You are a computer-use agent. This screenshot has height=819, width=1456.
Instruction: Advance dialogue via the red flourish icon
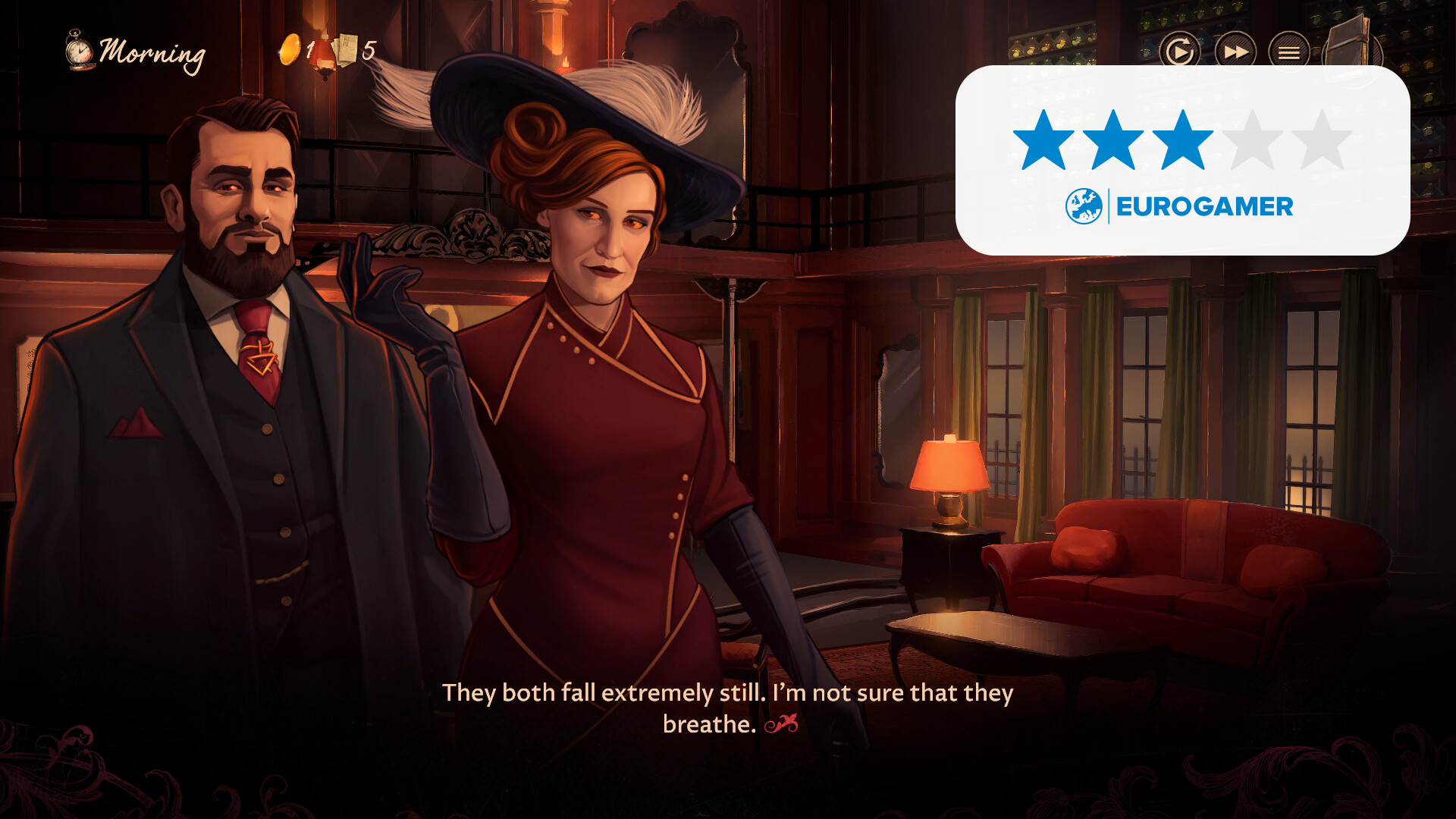coord(781,724)
